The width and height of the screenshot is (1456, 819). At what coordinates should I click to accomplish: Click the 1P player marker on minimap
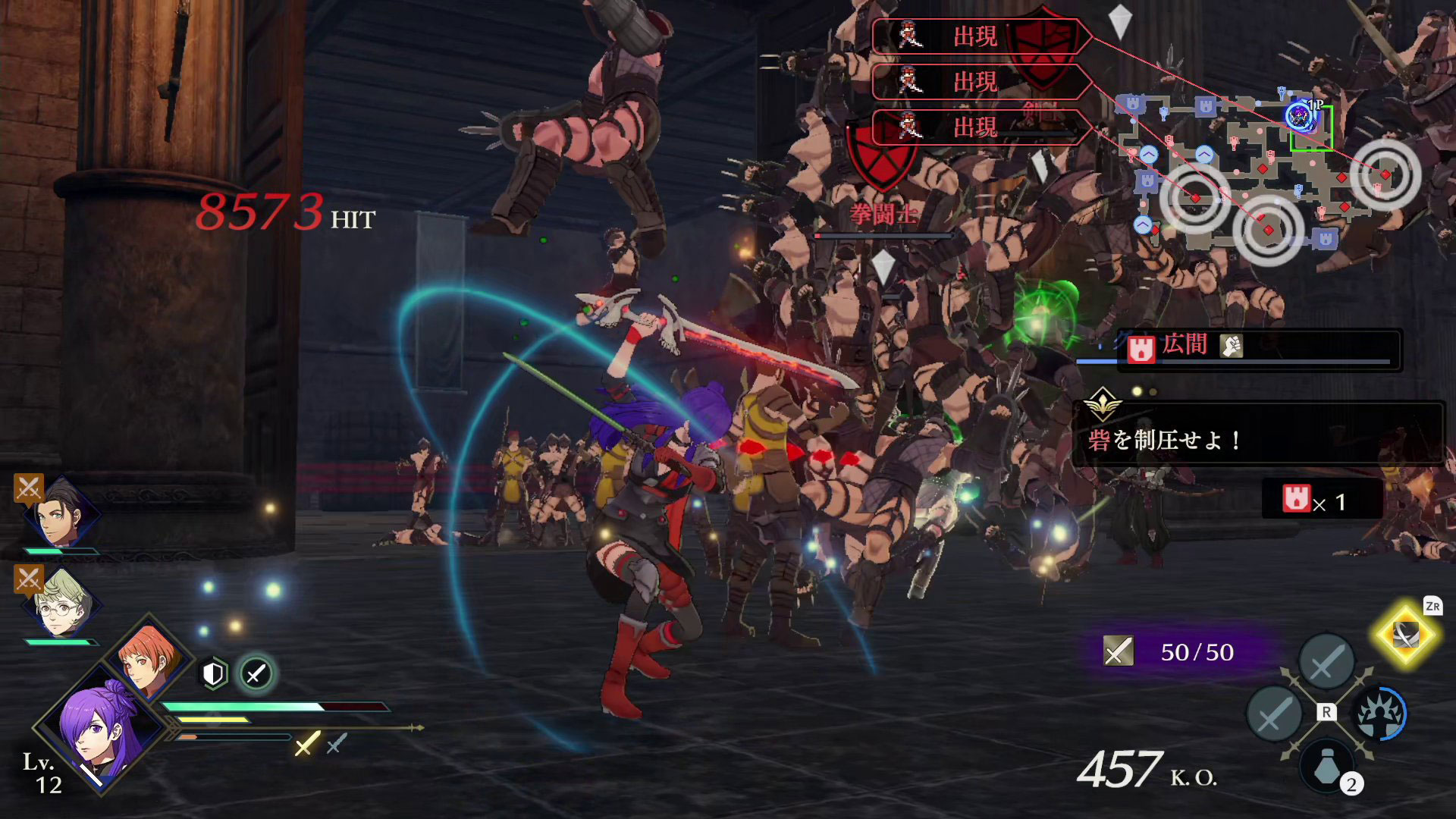1299,116
